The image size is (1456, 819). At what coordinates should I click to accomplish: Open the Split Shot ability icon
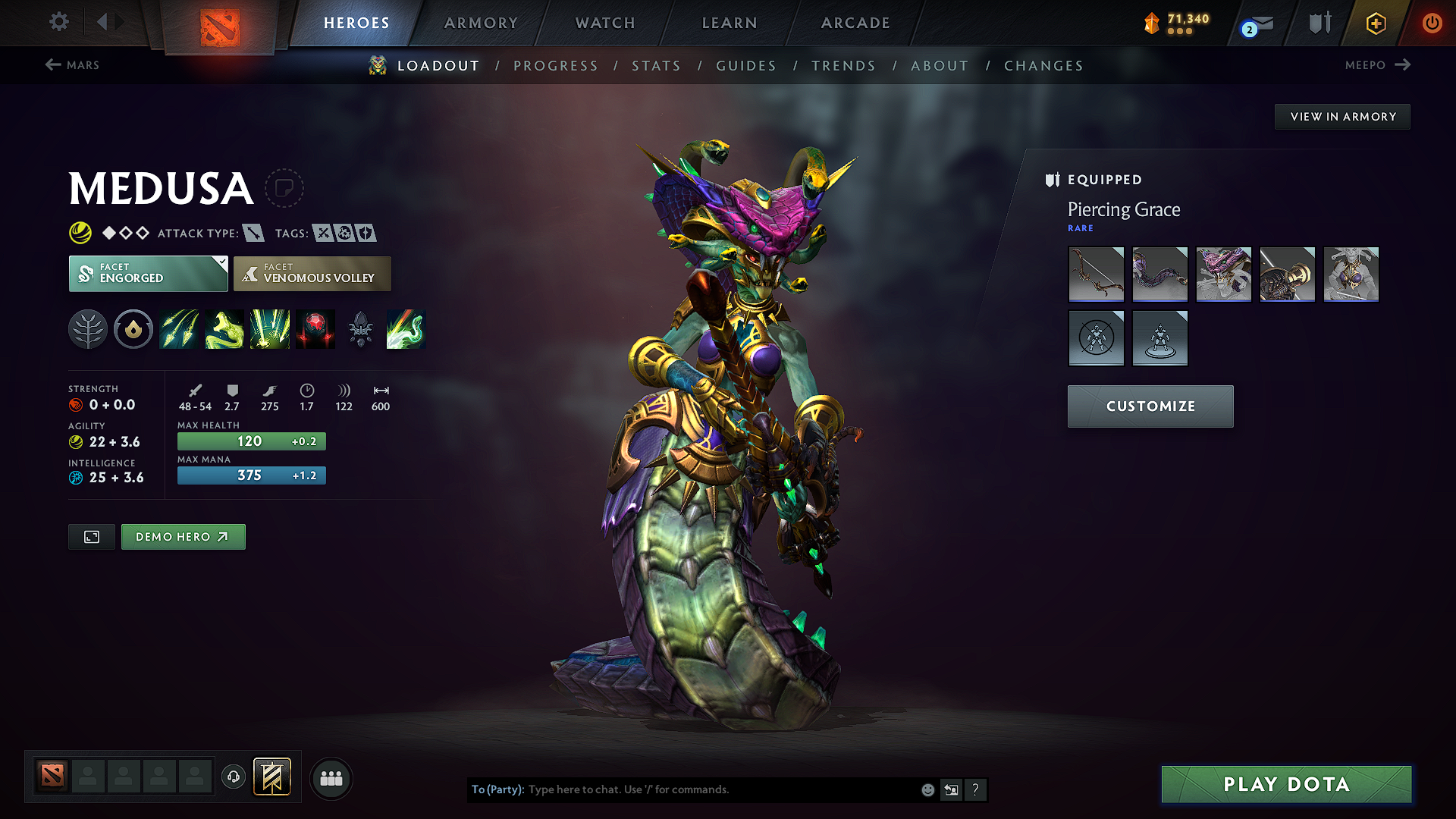tap(179, 328)
